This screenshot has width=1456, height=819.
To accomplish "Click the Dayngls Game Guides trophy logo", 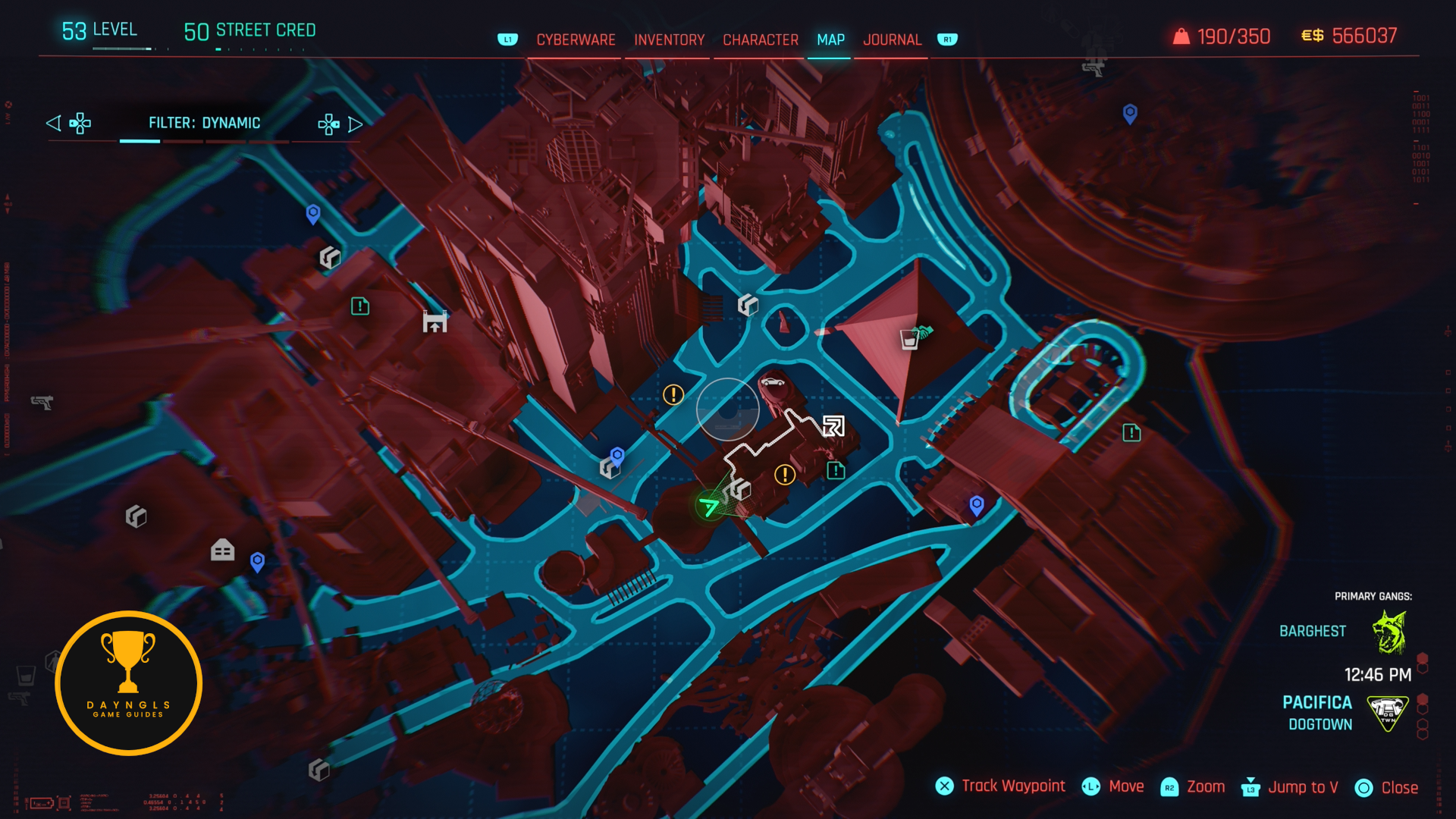I will [x=128, y=683].
